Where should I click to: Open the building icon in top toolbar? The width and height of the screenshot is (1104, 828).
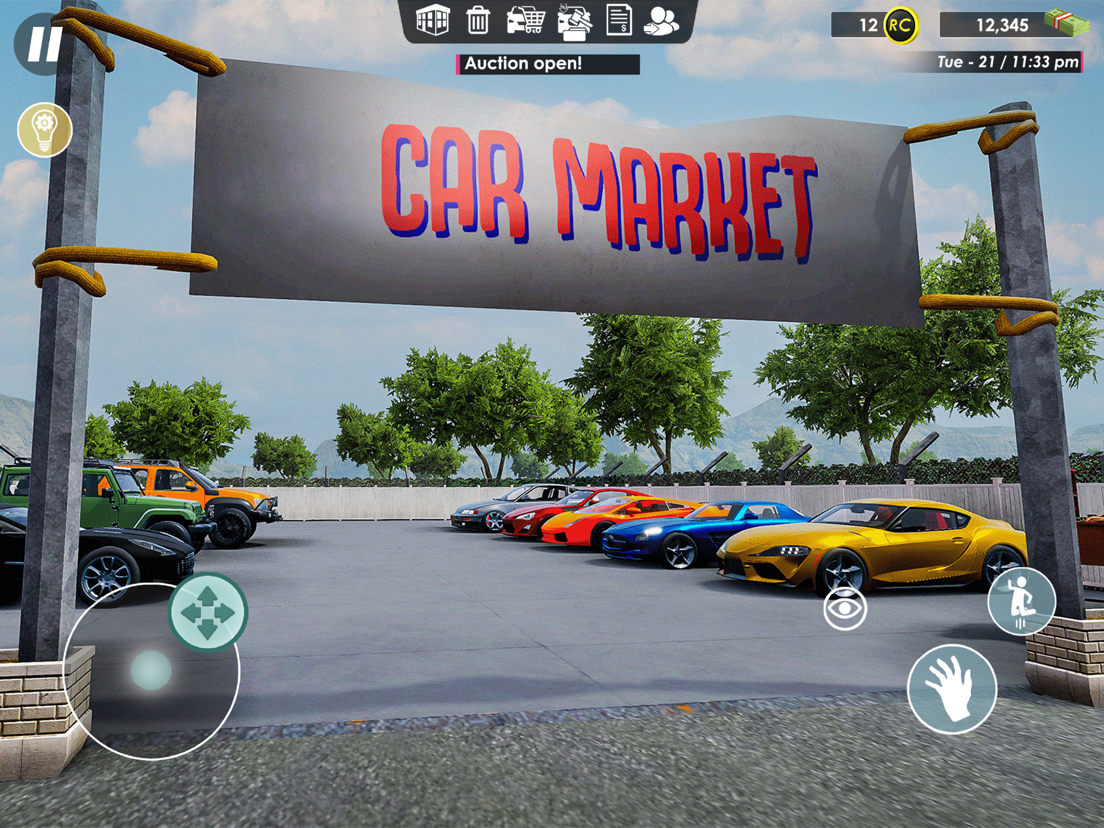(x=432, y=20)
